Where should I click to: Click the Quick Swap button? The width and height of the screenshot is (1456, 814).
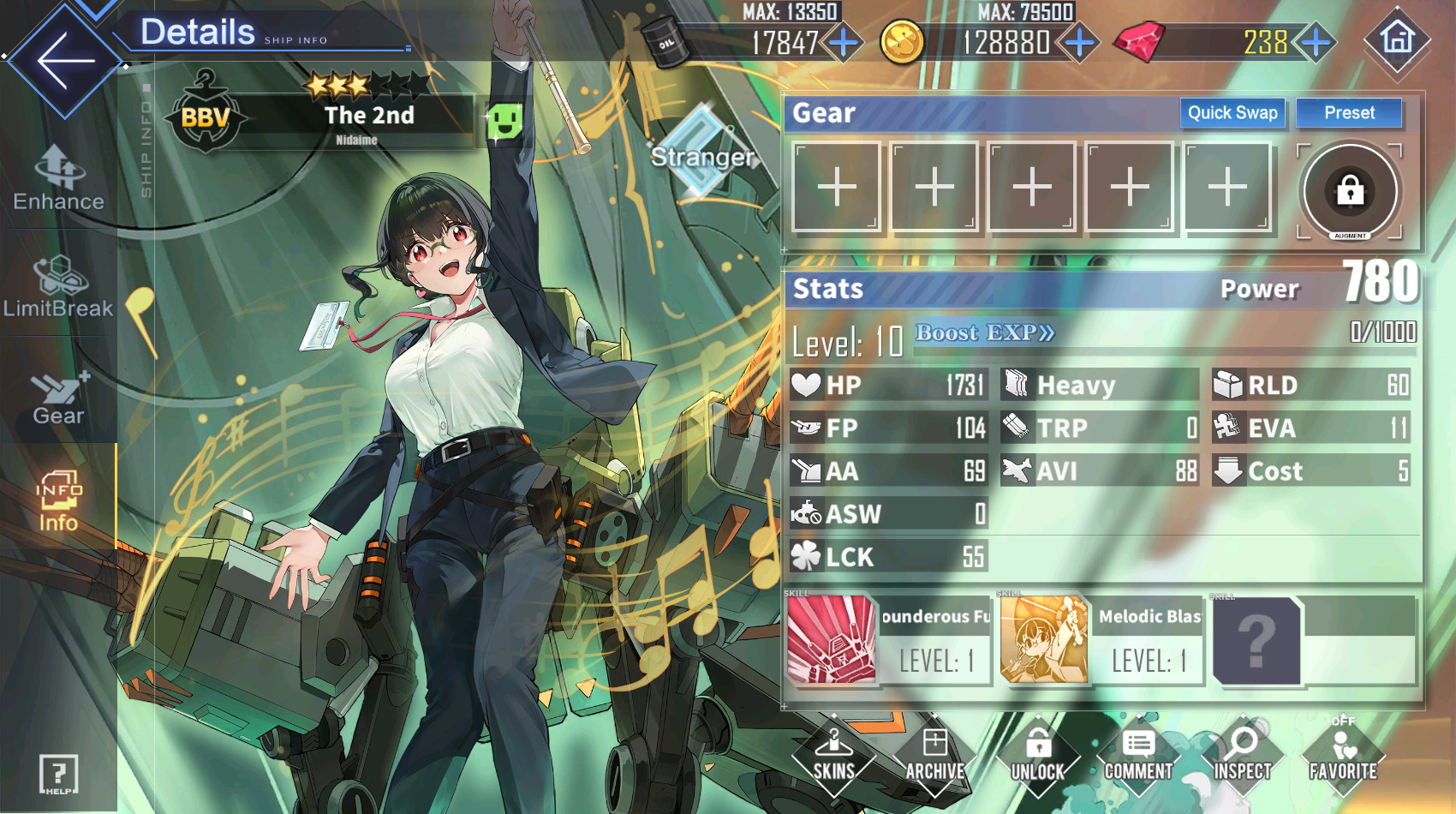(1232, 113)
